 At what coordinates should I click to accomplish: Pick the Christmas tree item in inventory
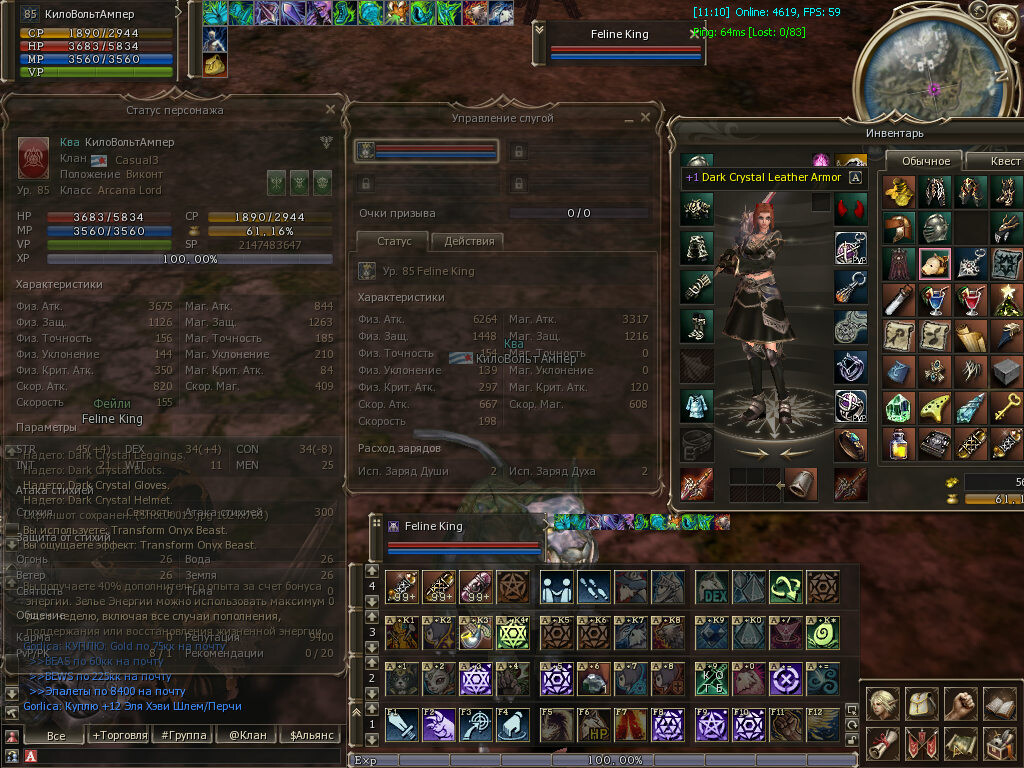point(1007,298)
